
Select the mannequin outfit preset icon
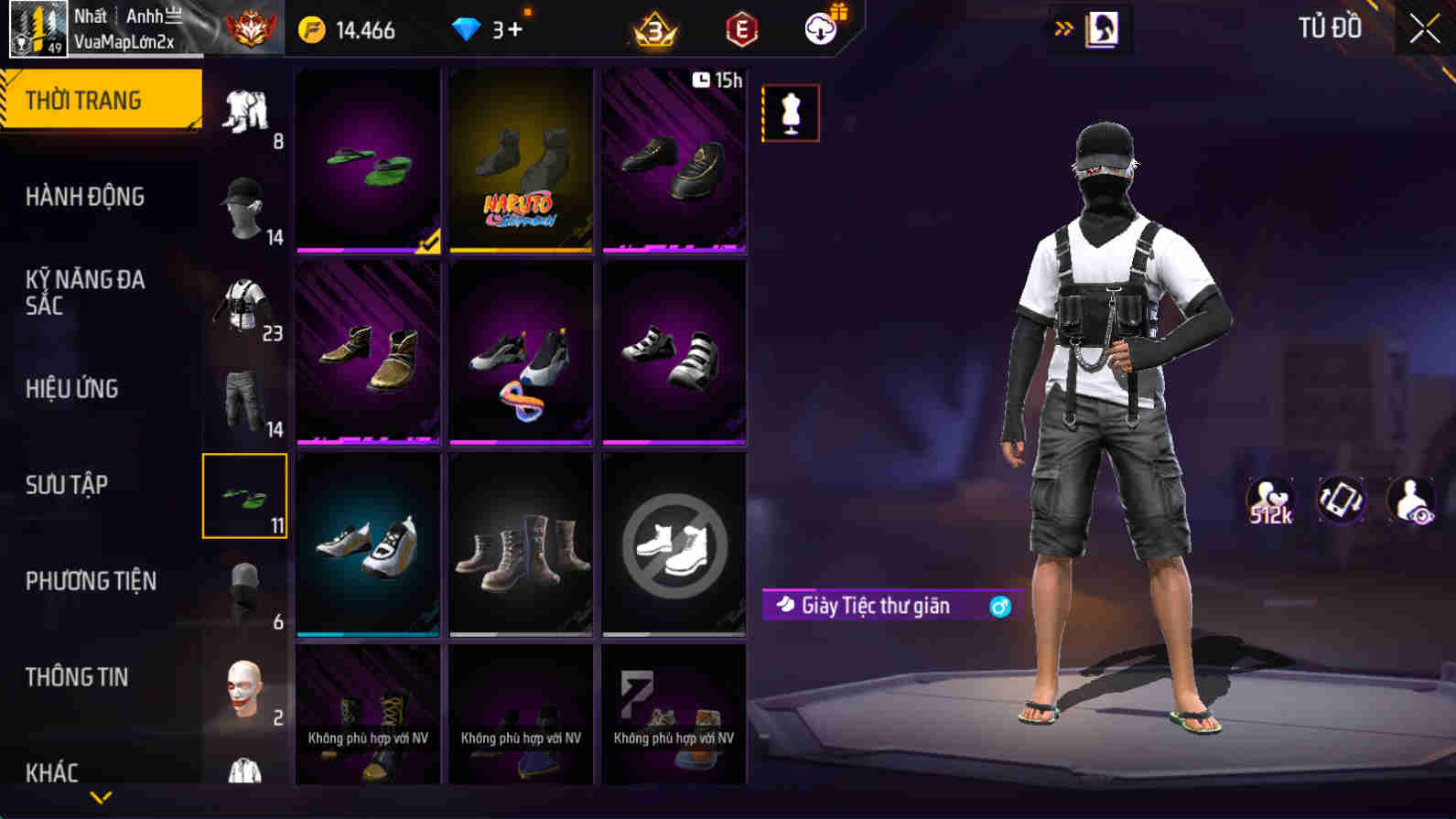[791, 113]
